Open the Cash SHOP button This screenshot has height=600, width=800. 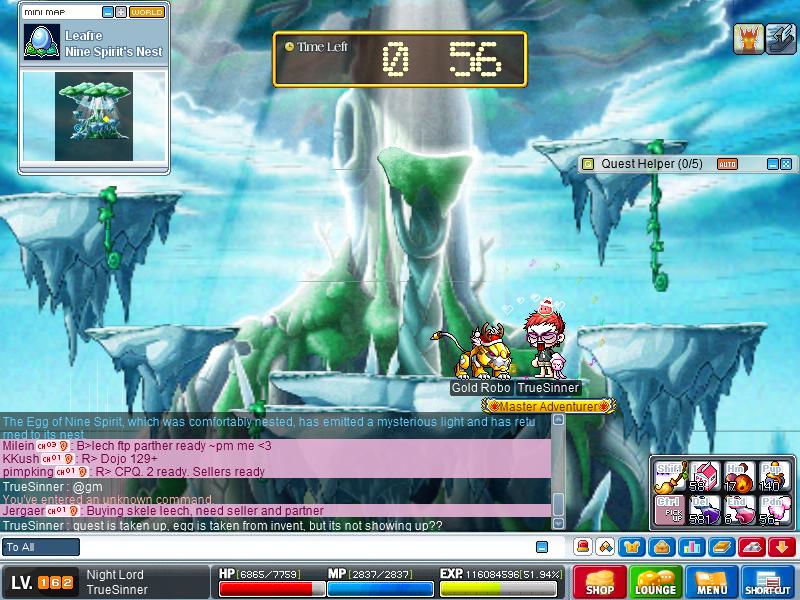point(600,582)
